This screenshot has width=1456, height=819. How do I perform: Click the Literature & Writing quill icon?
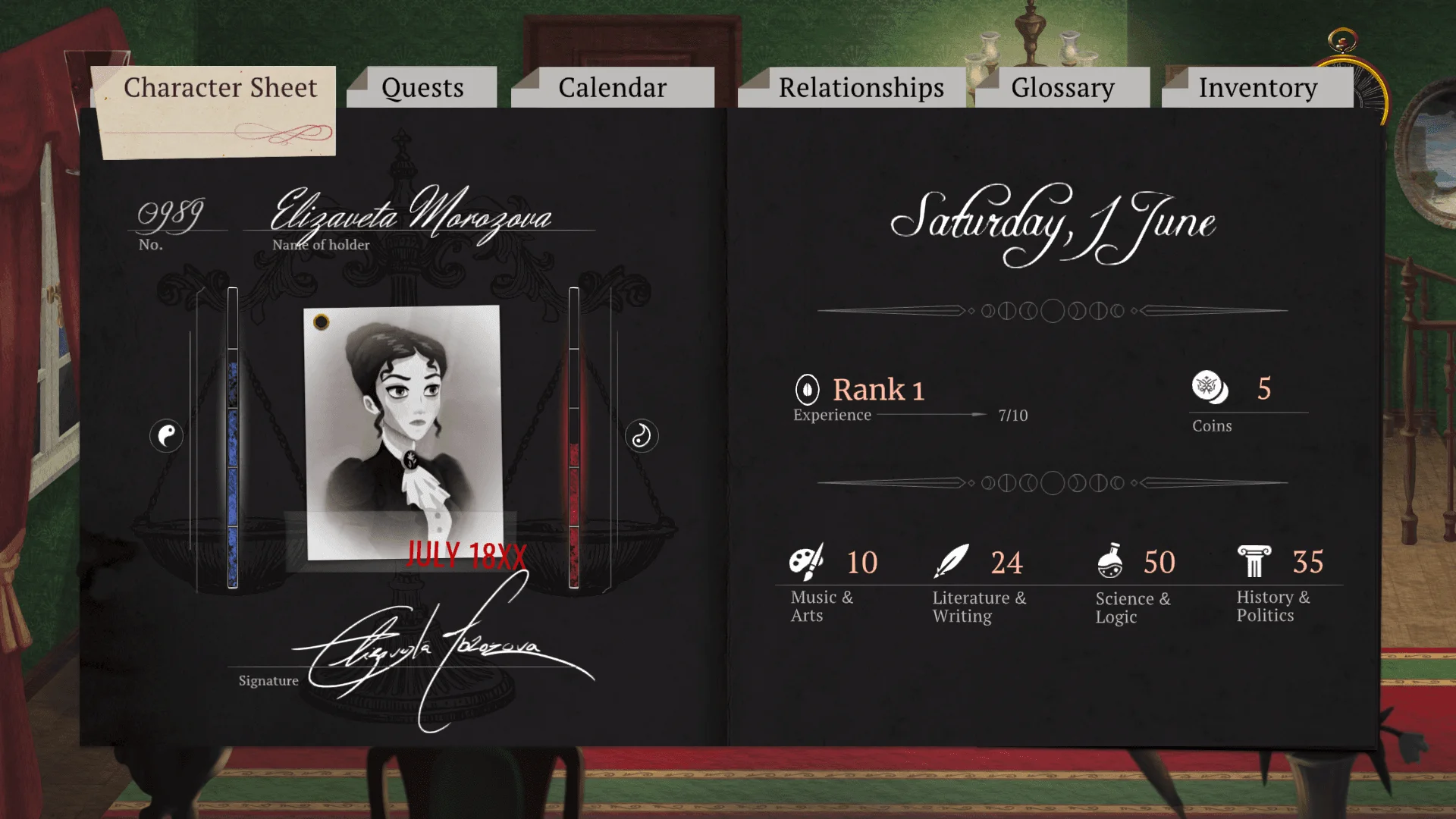(x=953, y=561)
